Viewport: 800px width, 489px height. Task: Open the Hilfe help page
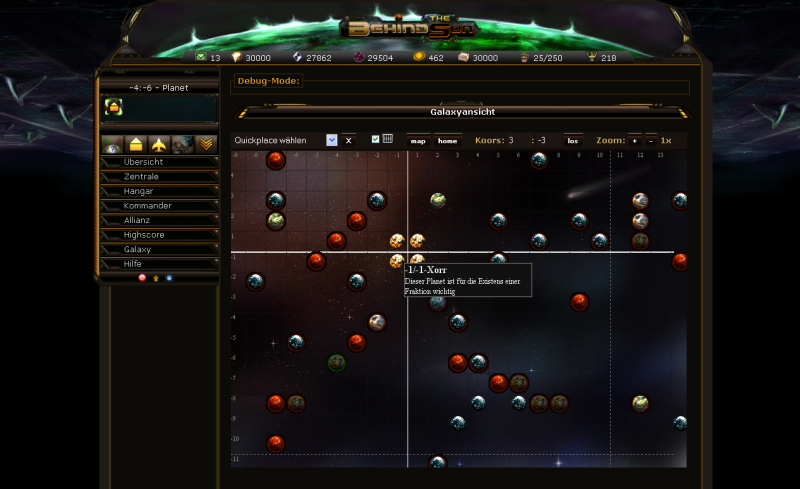pyautogui.click(x=159, y=264)
